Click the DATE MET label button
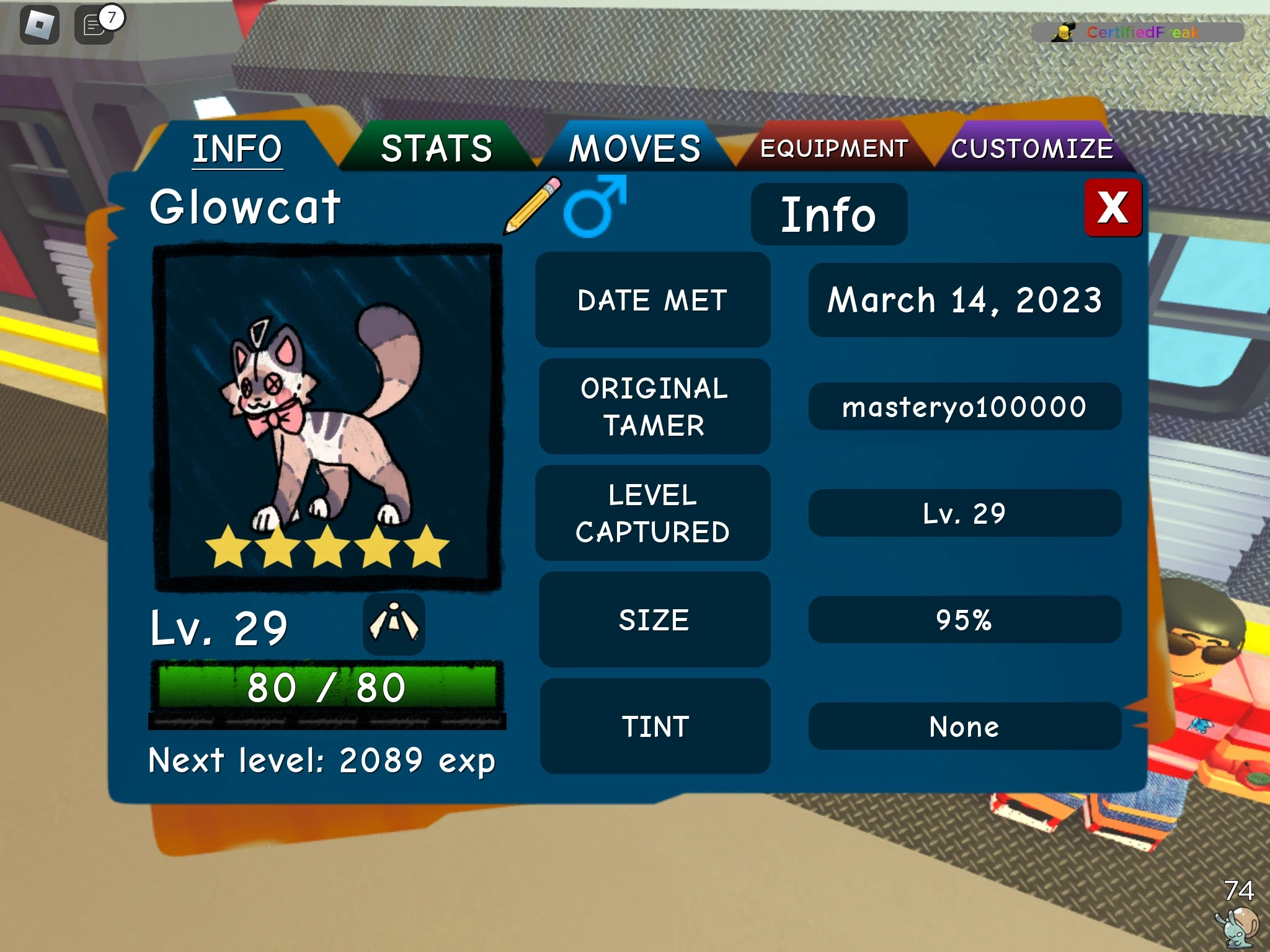This screenshot has height=952, width=1270. click(652, 299)
